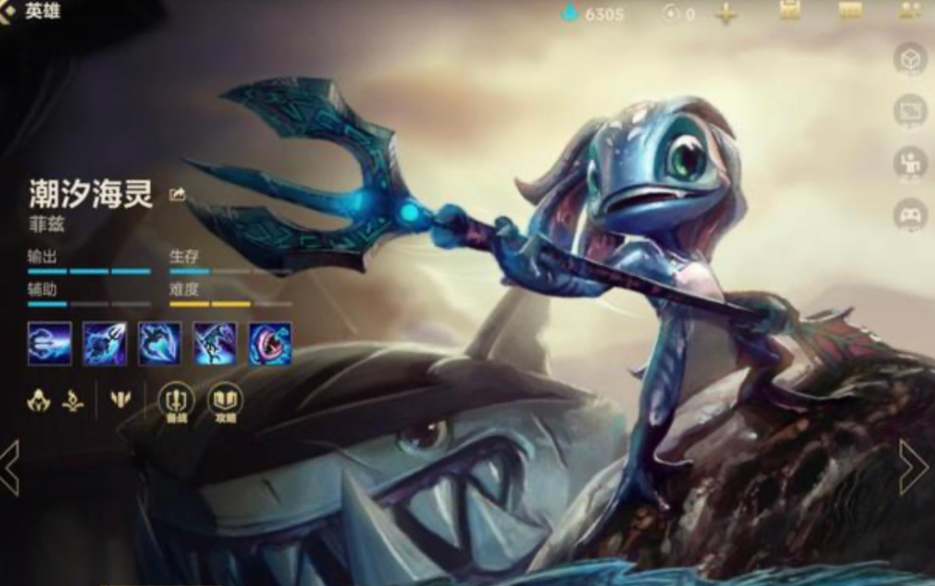This screenshot has width=935, height=586.
Task: Open the picture frame splash art button
Action: click(x=910, y=110)
